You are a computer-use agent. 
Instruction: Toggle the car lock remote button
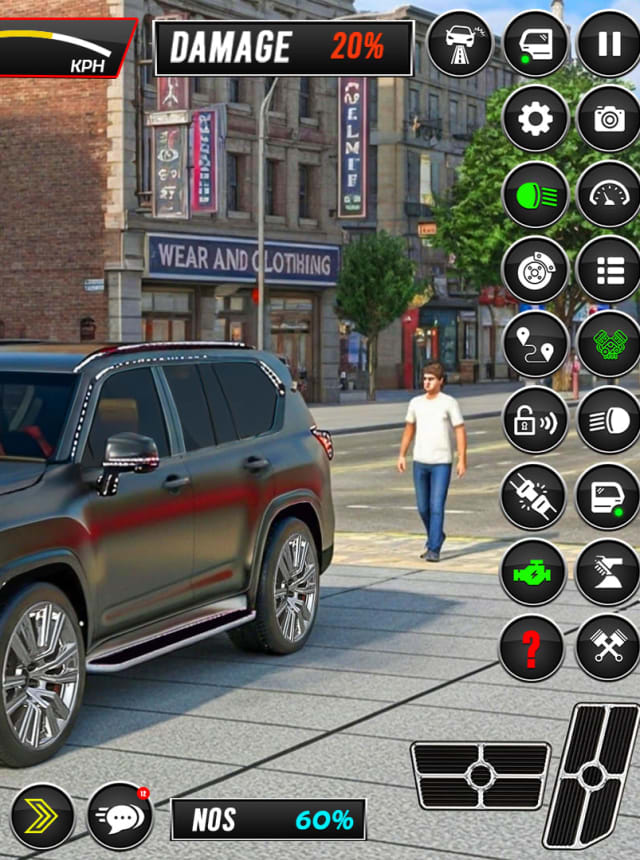(535, 420)
